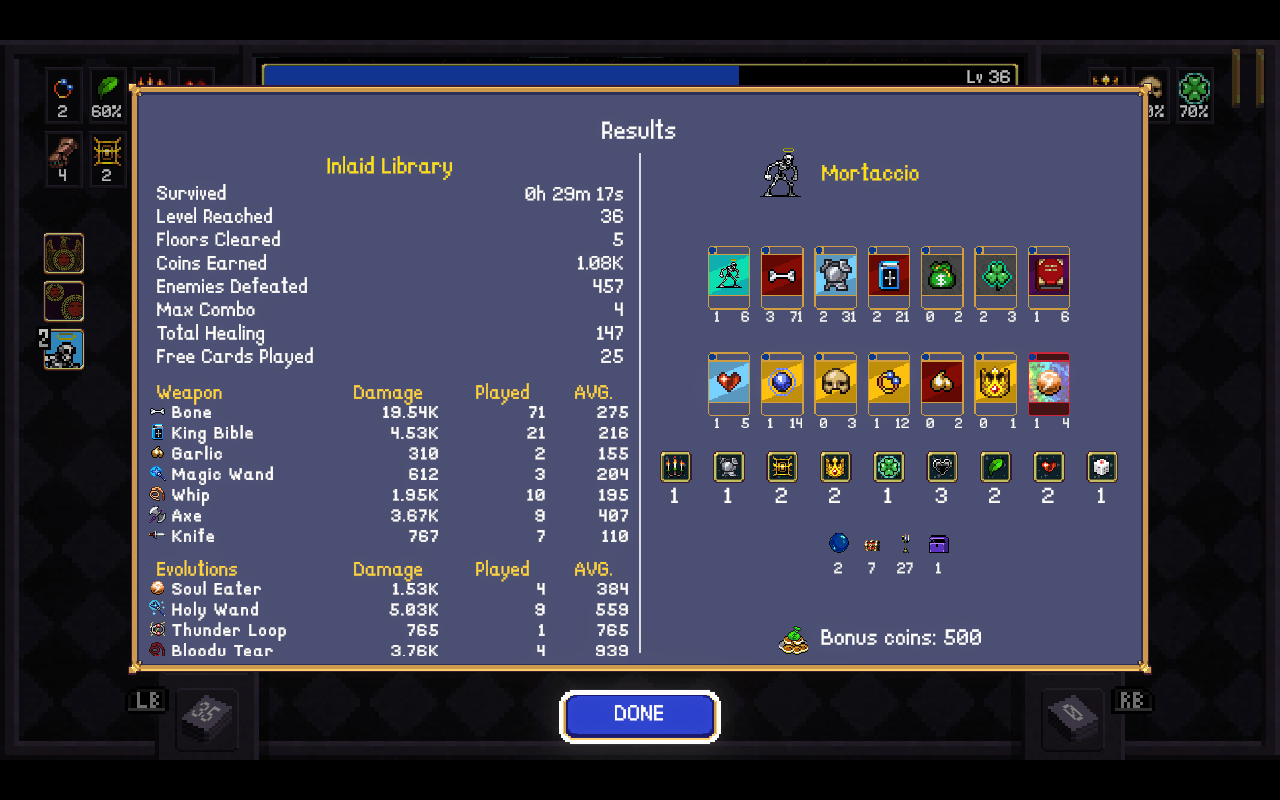This screenshot has width=1280, height=800.
Task: Open the draw pile deck showing 35
Action: [x=209, y=716]
